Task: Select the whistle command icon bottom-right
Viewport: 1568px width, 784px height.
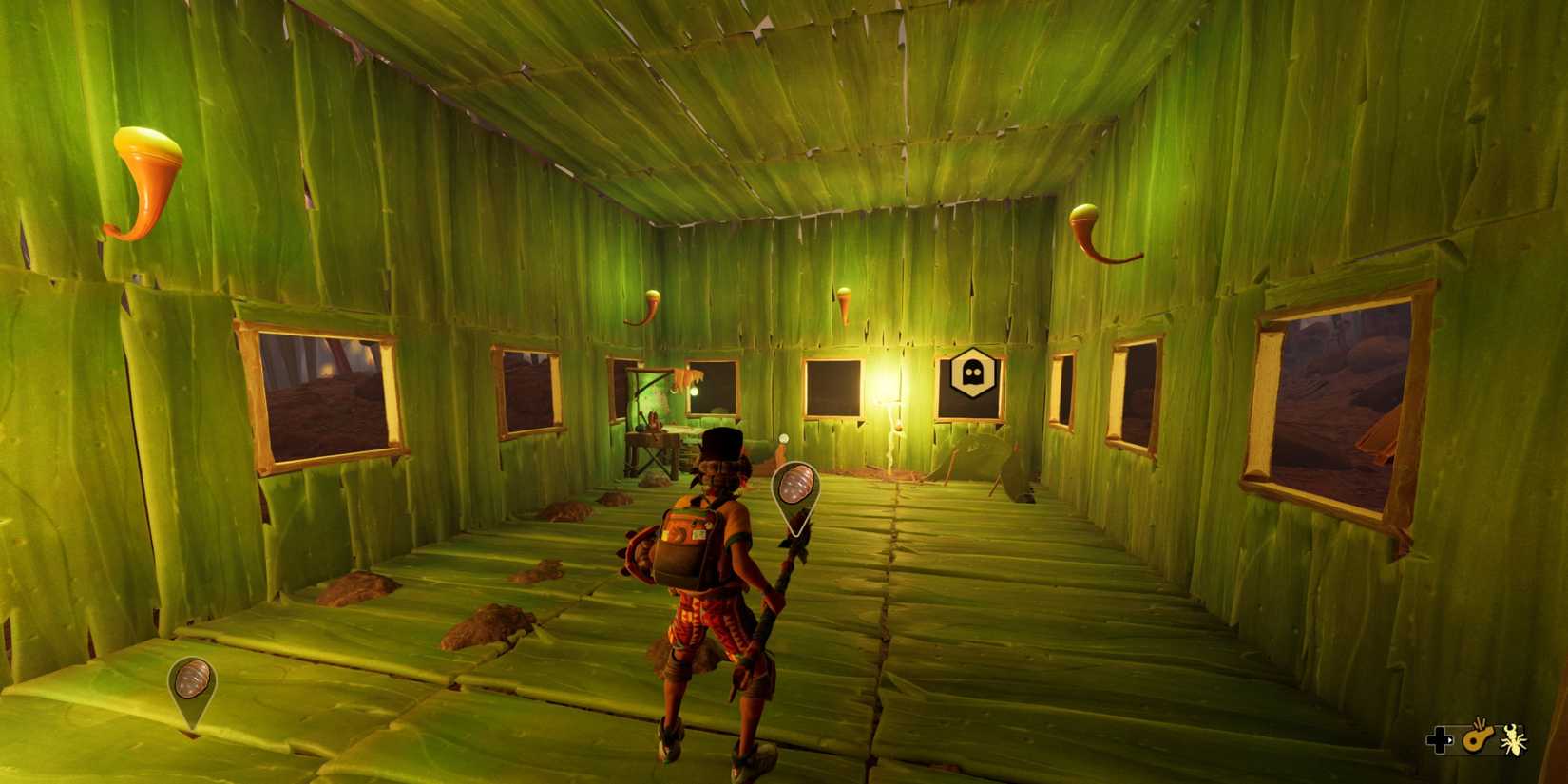Action: pos(1478,740)
